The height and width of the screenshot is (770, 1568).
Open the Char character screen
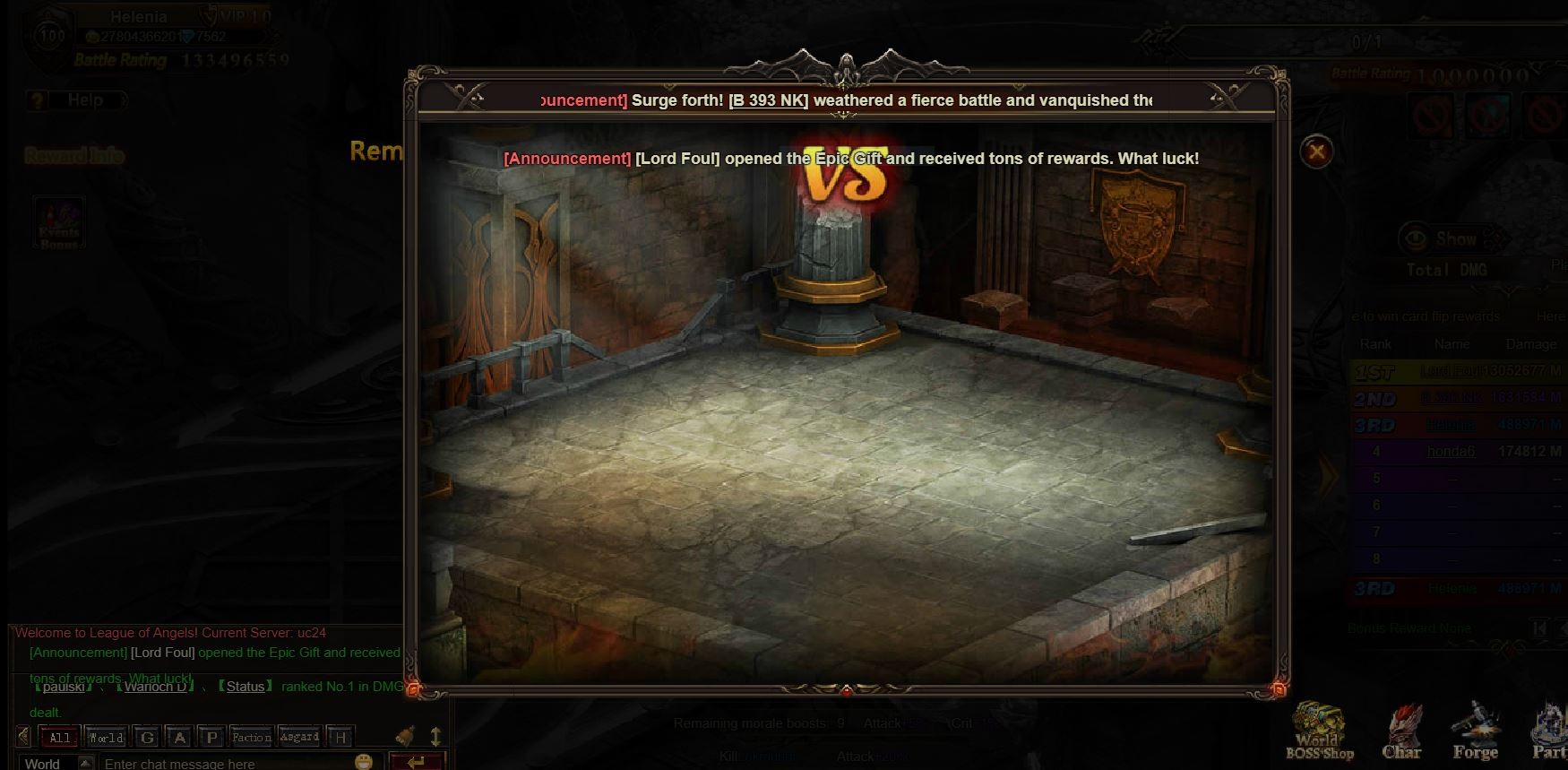click(1401, 732)
